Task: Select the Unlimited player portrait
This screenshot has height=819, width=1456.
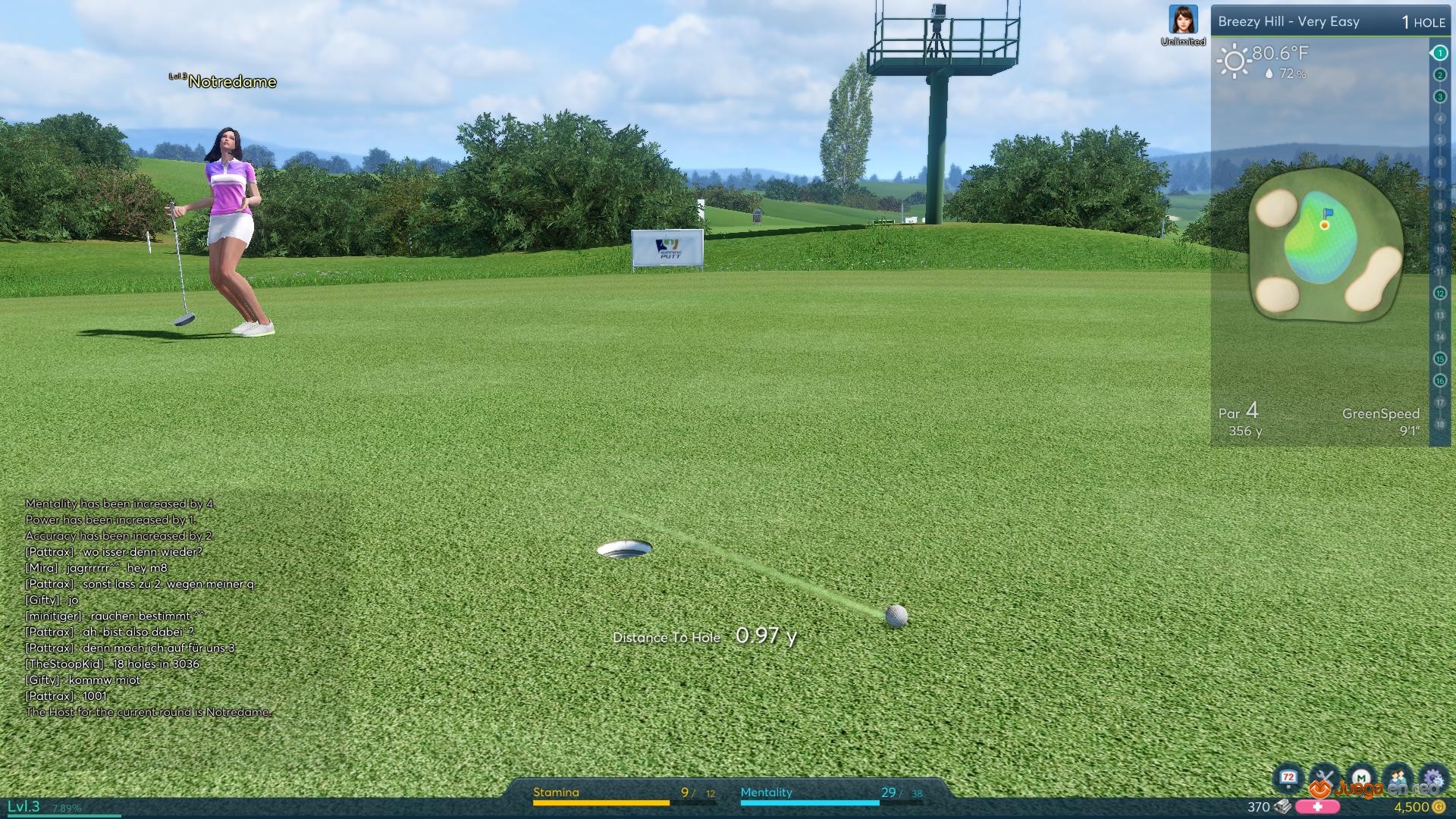Action: [x=1183, y=20]
